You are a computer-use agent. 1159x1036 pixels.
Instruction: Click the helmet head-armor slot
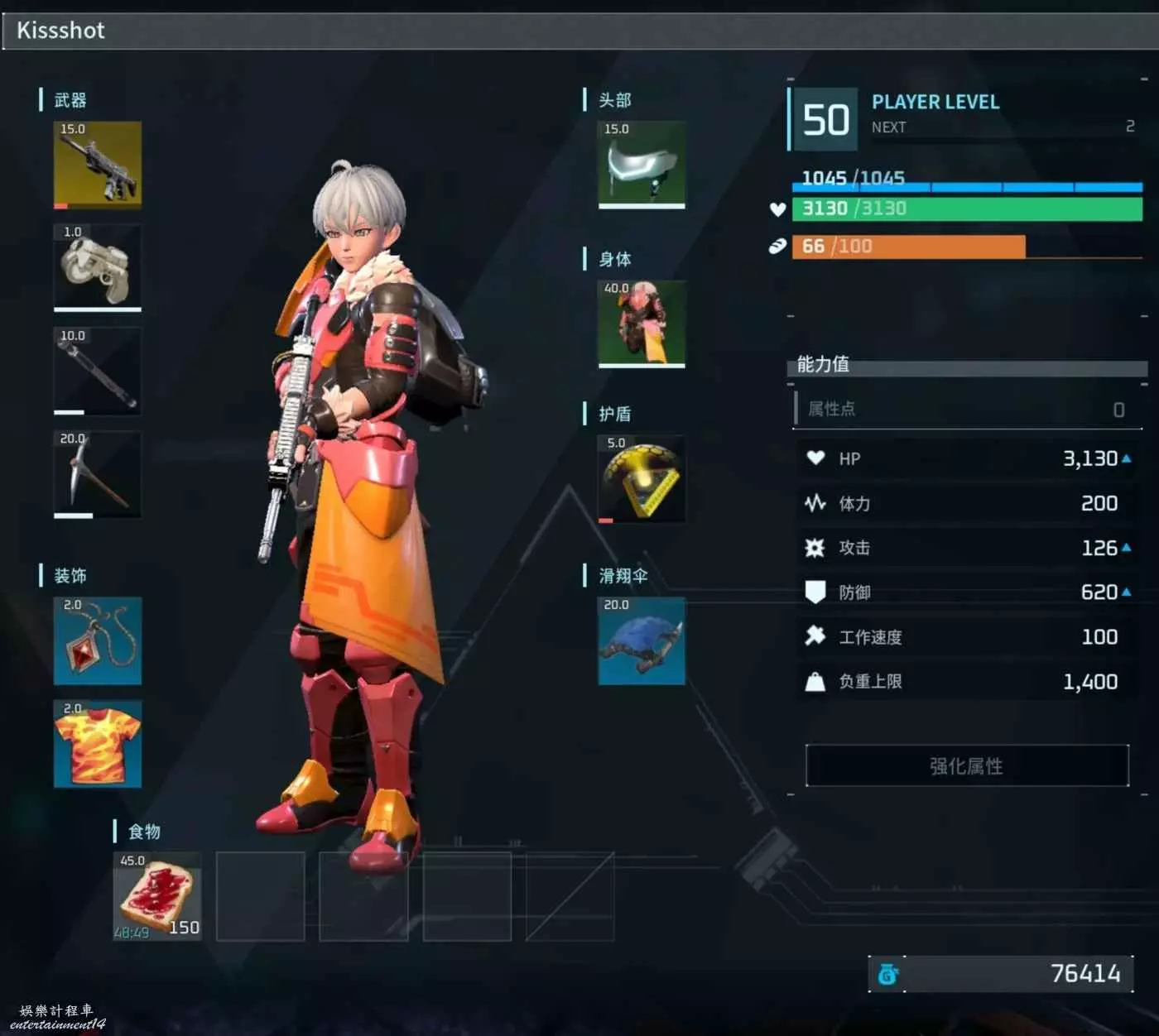tap(642, 165)
